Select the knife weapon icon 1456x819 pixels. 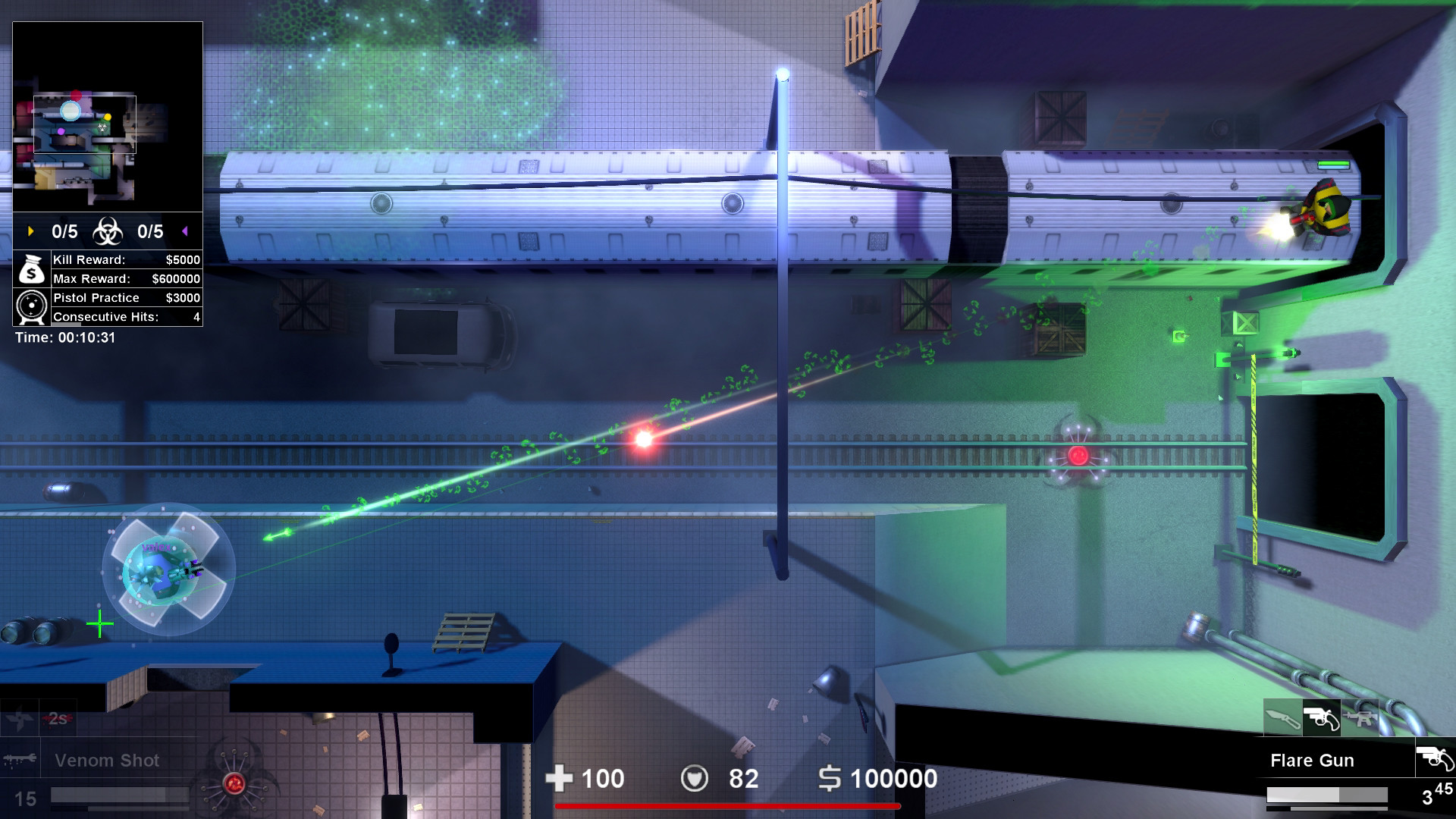pos(1283,717)
